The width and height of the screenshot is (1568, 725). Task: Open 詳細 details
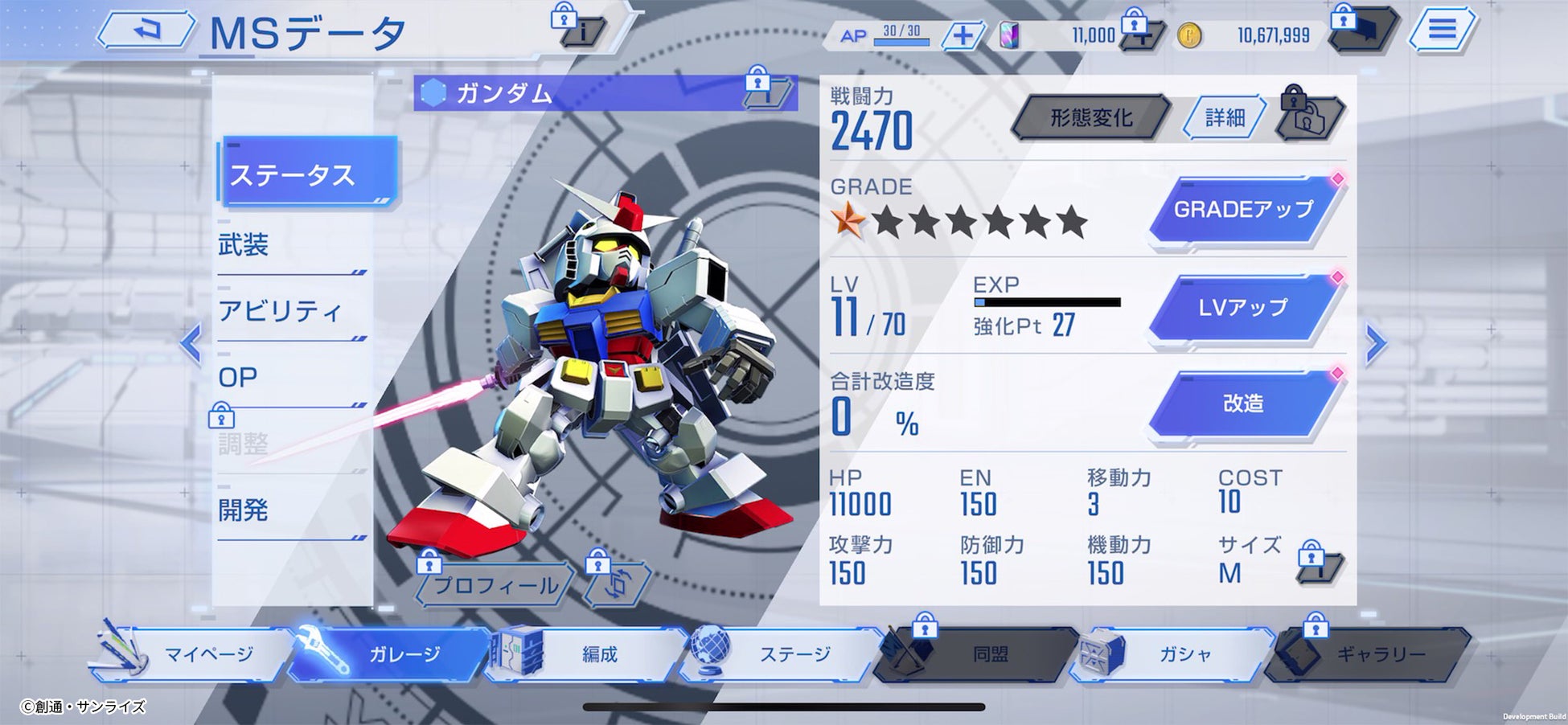click(1225, 118)
